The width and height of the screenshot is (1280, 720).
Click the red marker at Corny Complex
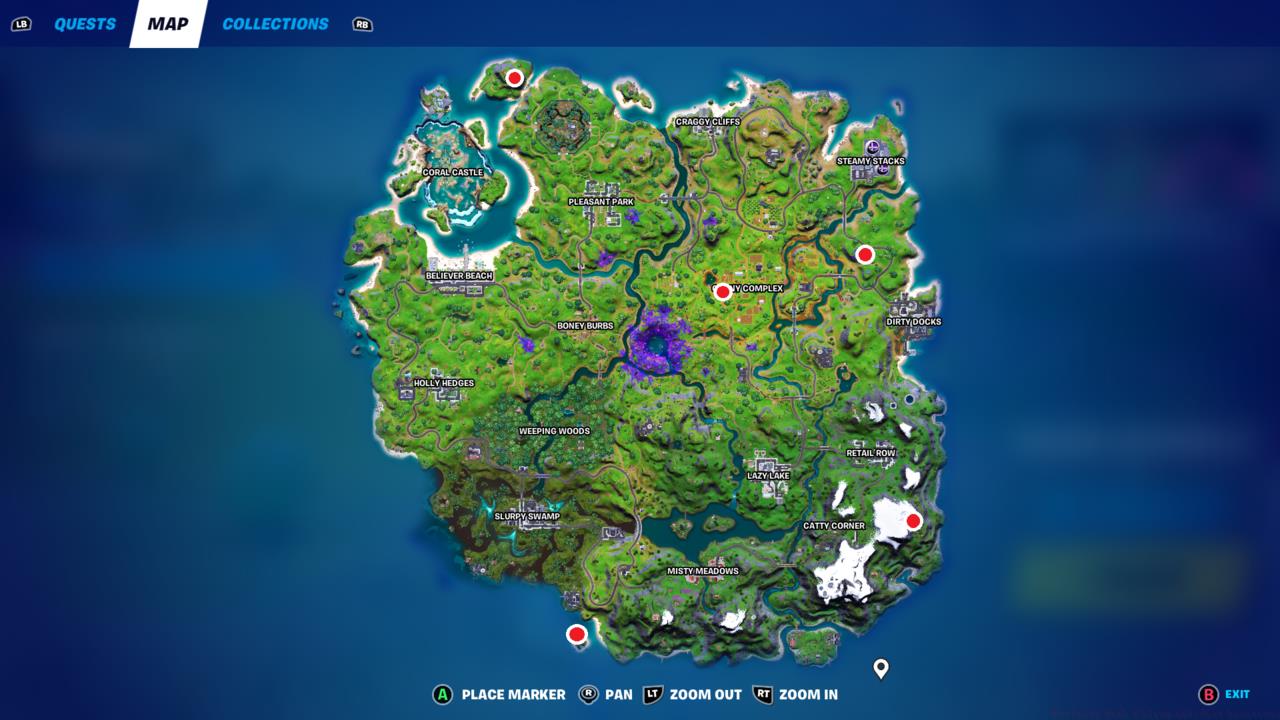(x=723, y=291)
